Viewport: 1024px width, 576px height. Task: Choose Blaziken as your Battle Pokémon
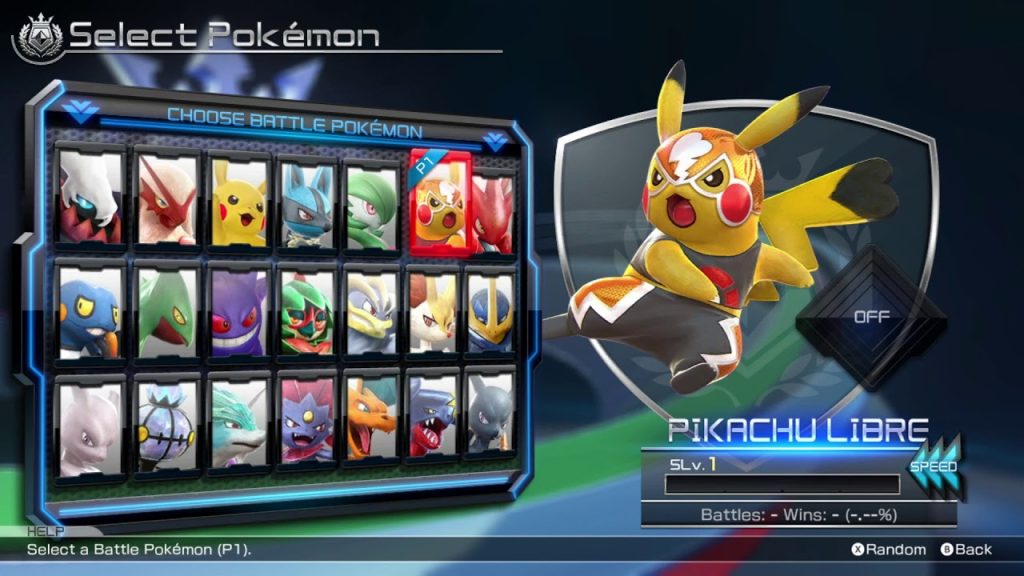166,200
